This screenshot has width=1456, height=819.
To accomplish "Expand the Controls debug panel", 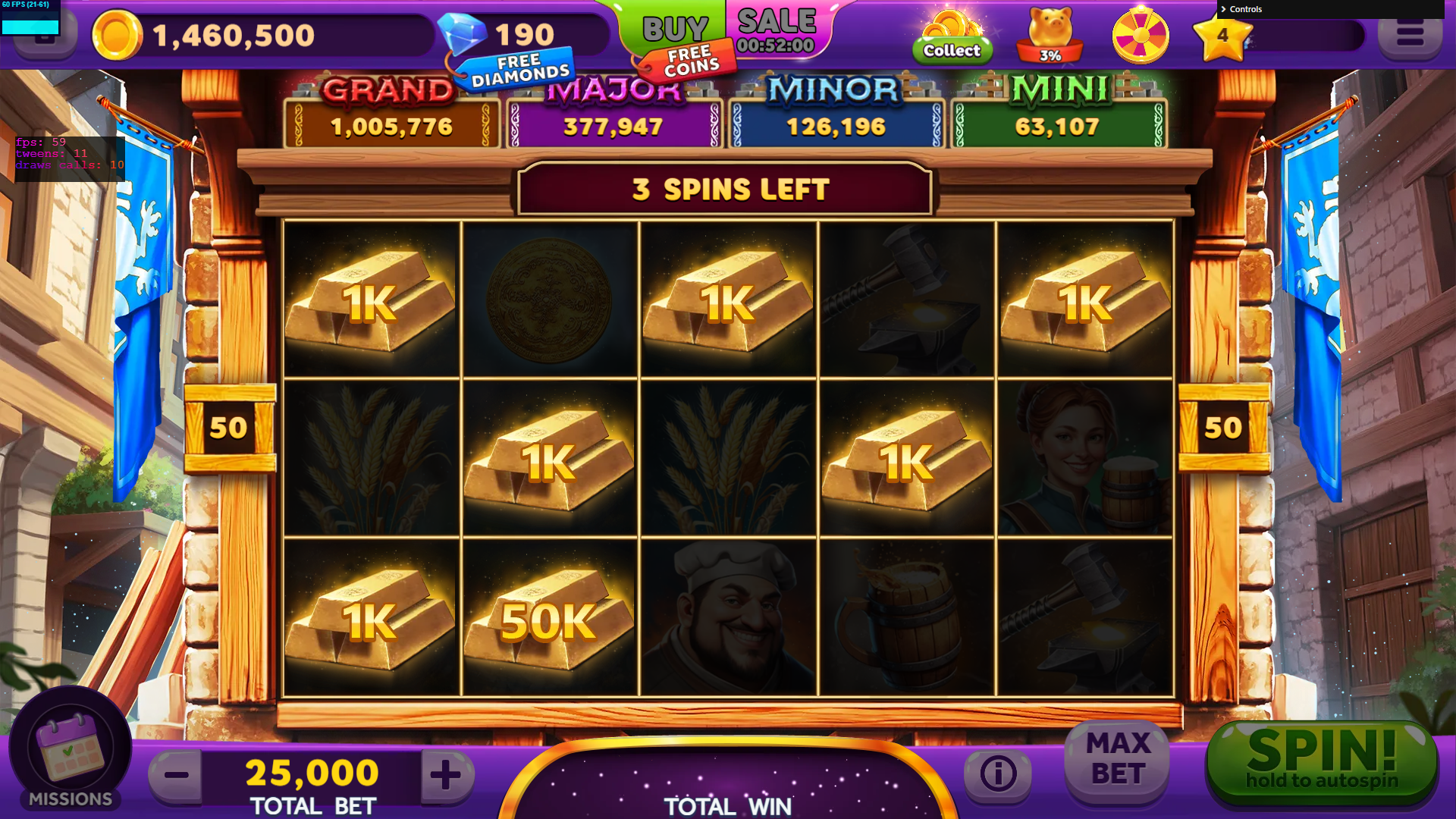I will (1244, 9).
